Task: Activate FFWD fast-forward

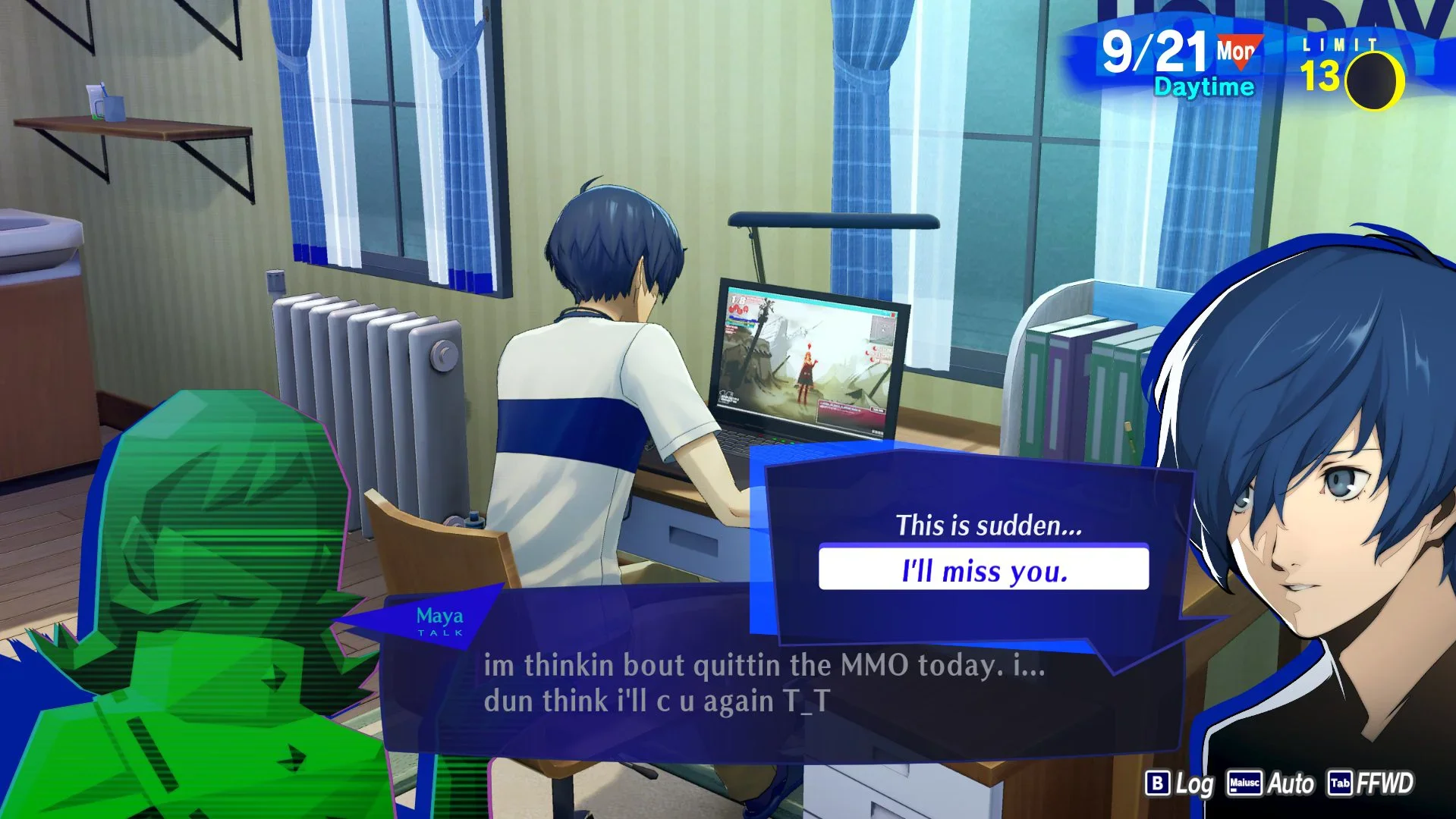Action: (1370, 783)
